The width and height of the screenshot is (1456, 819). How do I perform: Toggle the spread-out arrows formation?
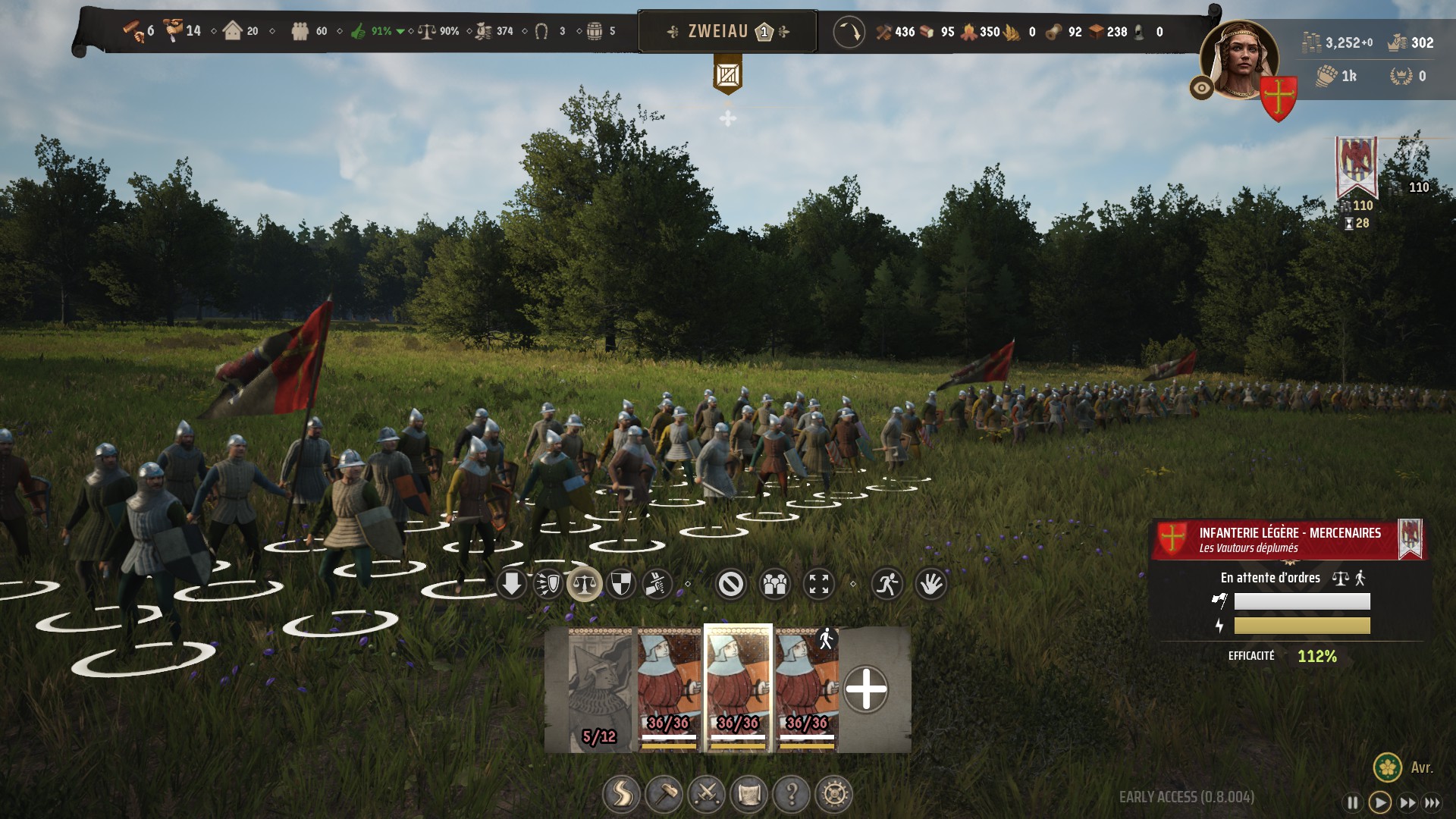[819, 584]
